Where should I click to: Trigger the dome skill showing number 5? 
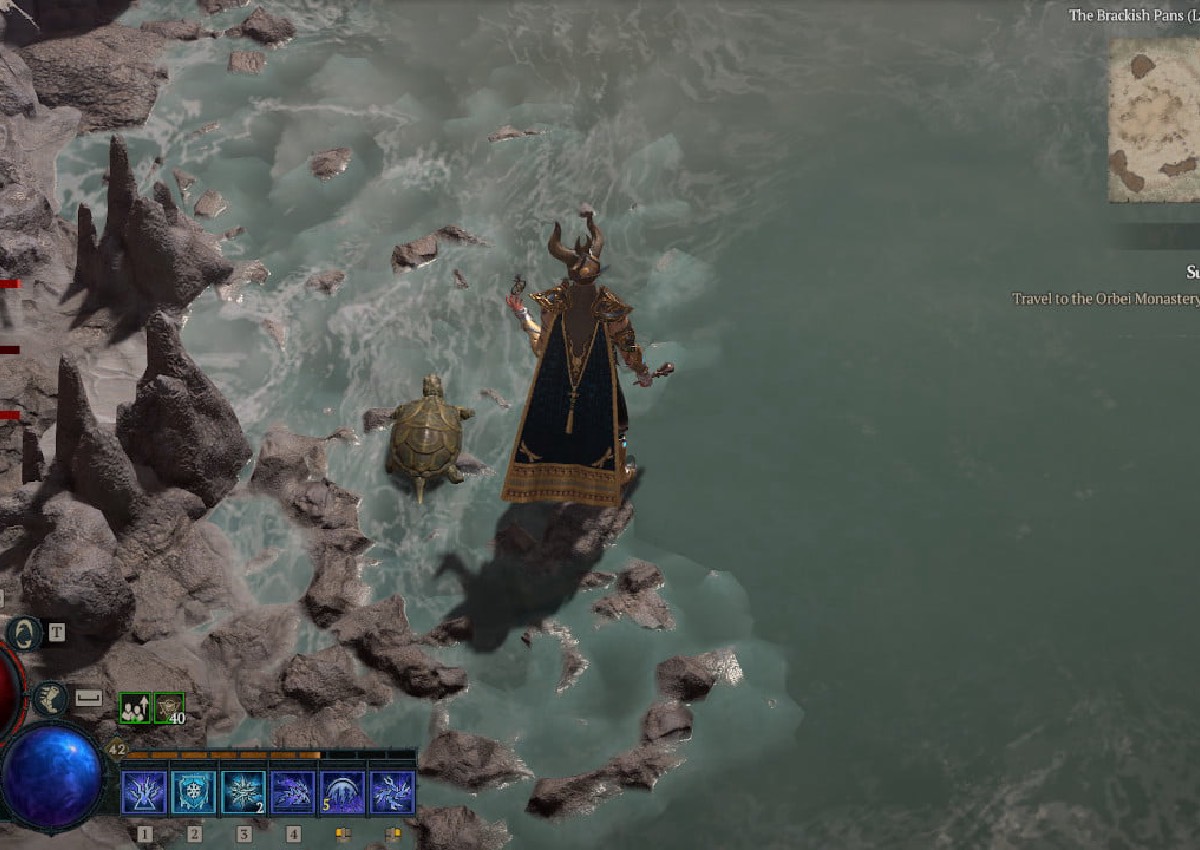point(342,792)
